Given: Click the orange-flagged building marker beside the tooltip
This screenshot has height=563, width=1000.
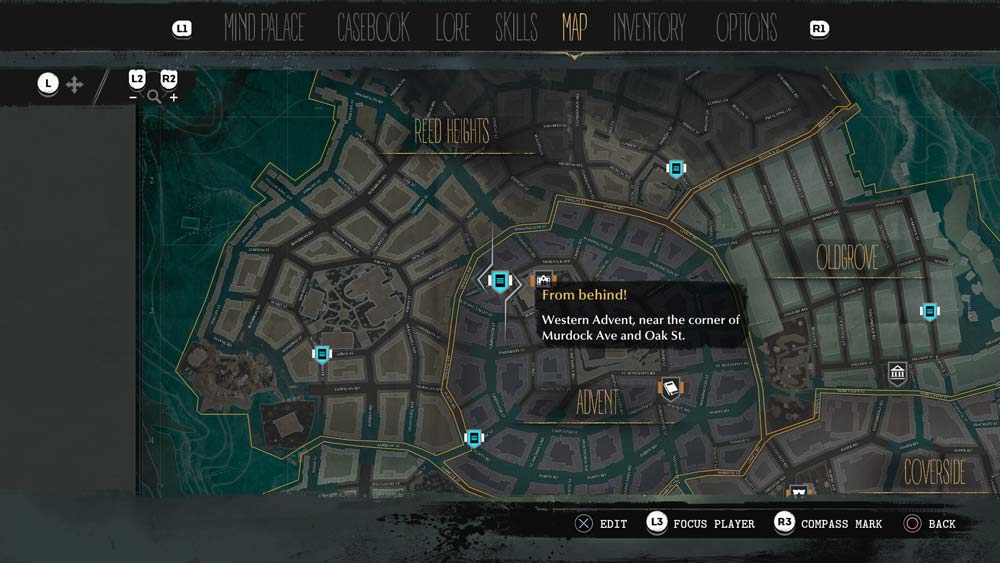Looking at the screenshot, I should tap(543, 281).
